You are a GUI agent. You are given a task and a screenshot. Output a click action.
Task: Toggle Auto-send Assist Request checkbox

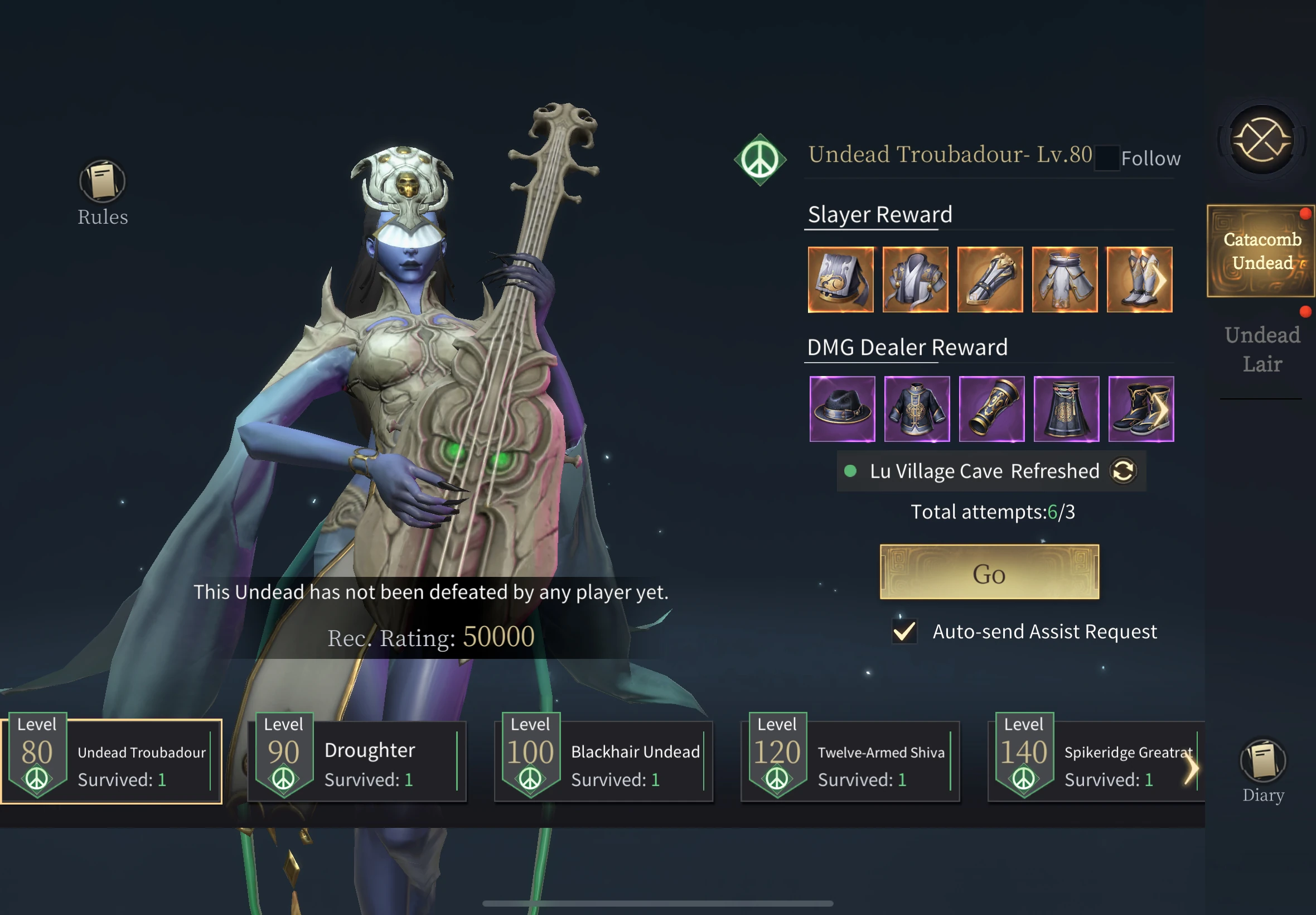pos(904,631)
